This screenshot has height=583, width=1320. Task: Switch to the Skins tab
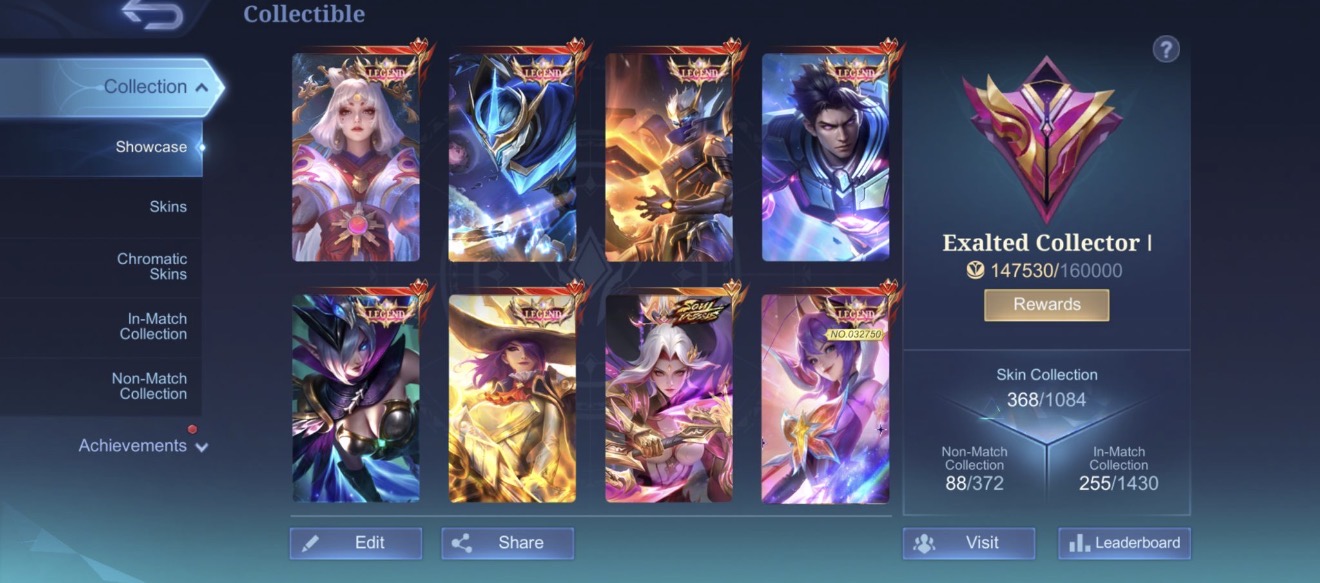168,207
